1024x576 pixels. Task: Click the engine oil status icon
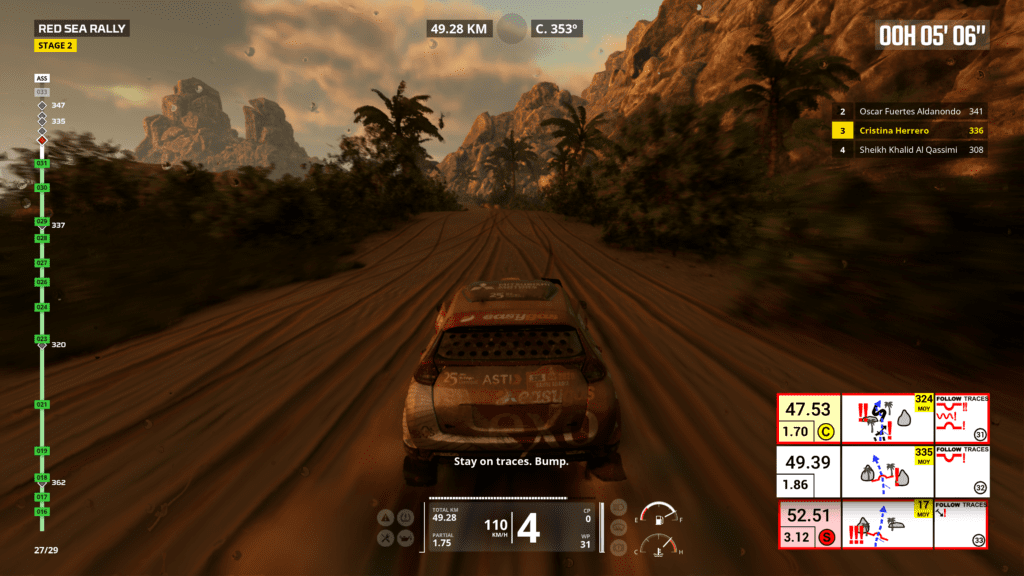pos(405,538)
